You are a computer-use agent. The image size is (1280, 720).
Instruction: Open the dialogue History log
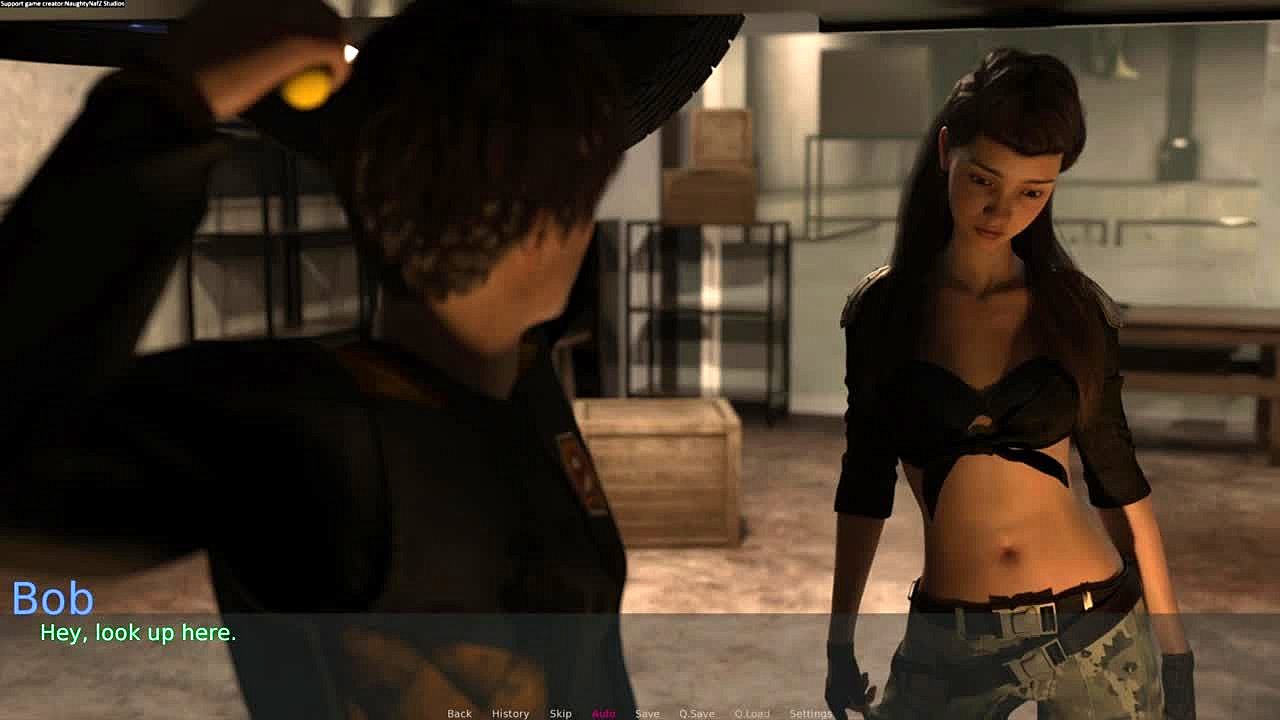pos(510,713)
